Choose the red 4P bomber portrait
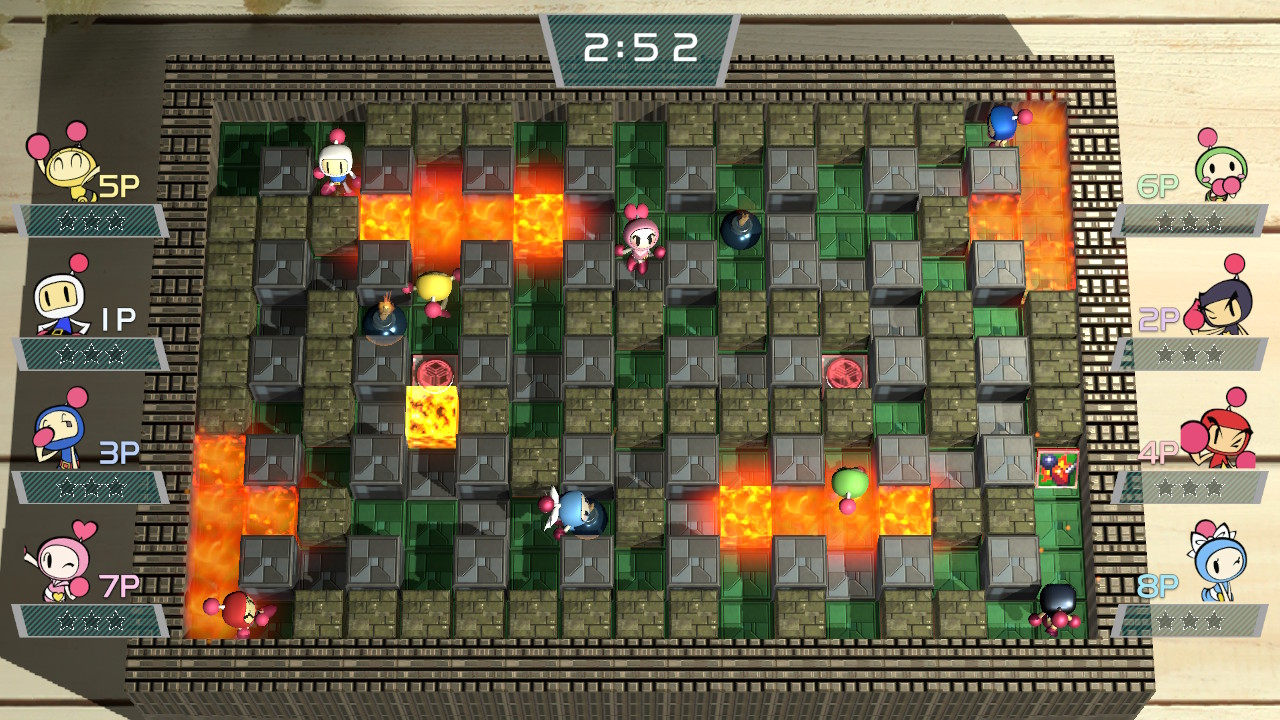1280x720 pixels. click(x=1218, y=435)
